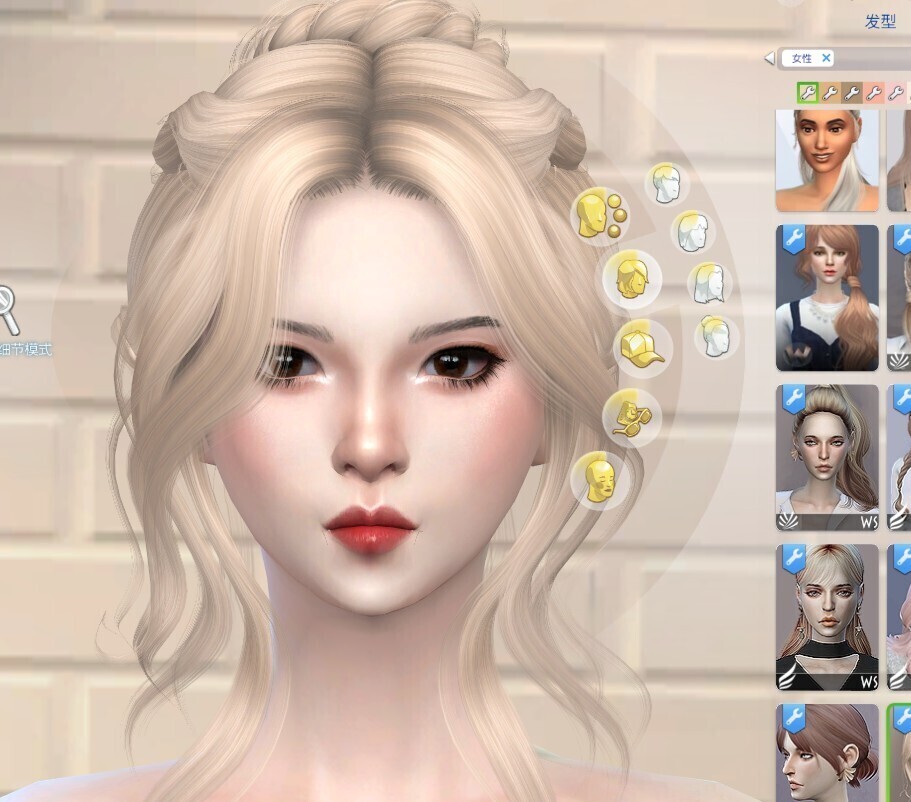Image resolution: width=911 pixels, height=802 pixels.
Task: Choose the updo bun hair filter
Action: coord(716,337)
